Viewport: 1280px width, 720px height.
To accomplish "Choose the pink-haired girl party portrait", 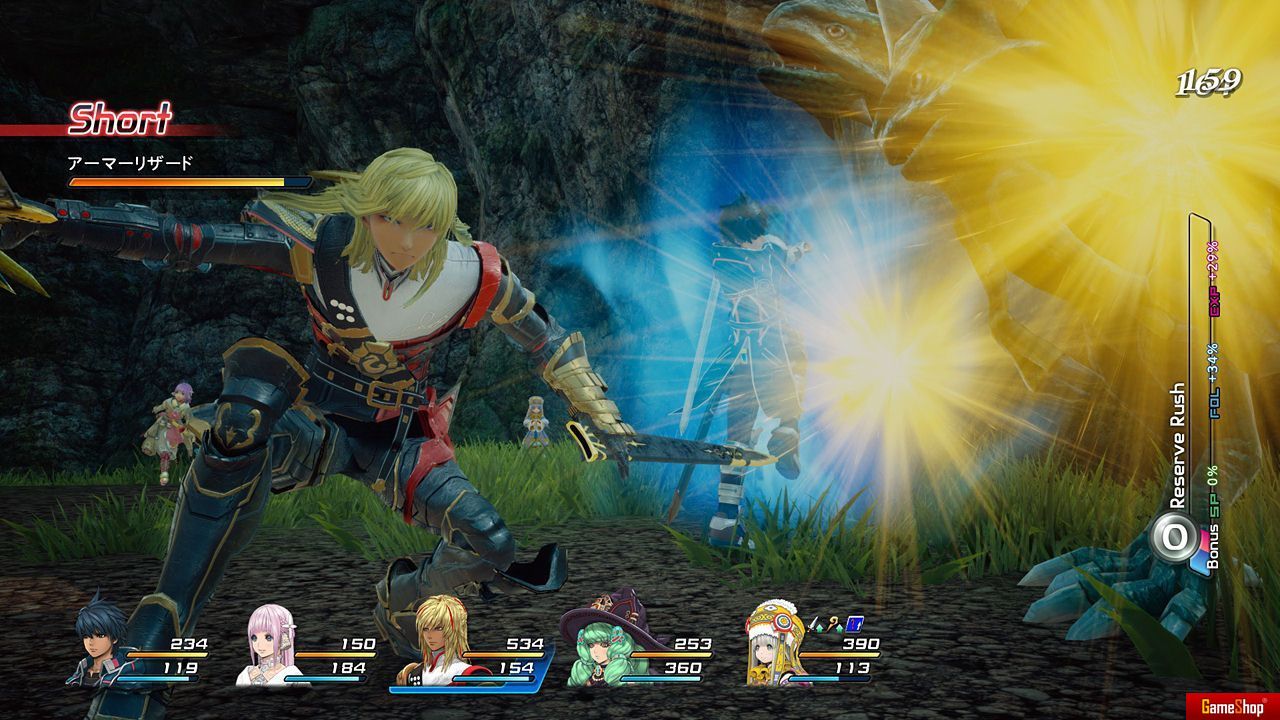I will pos(268,650).
